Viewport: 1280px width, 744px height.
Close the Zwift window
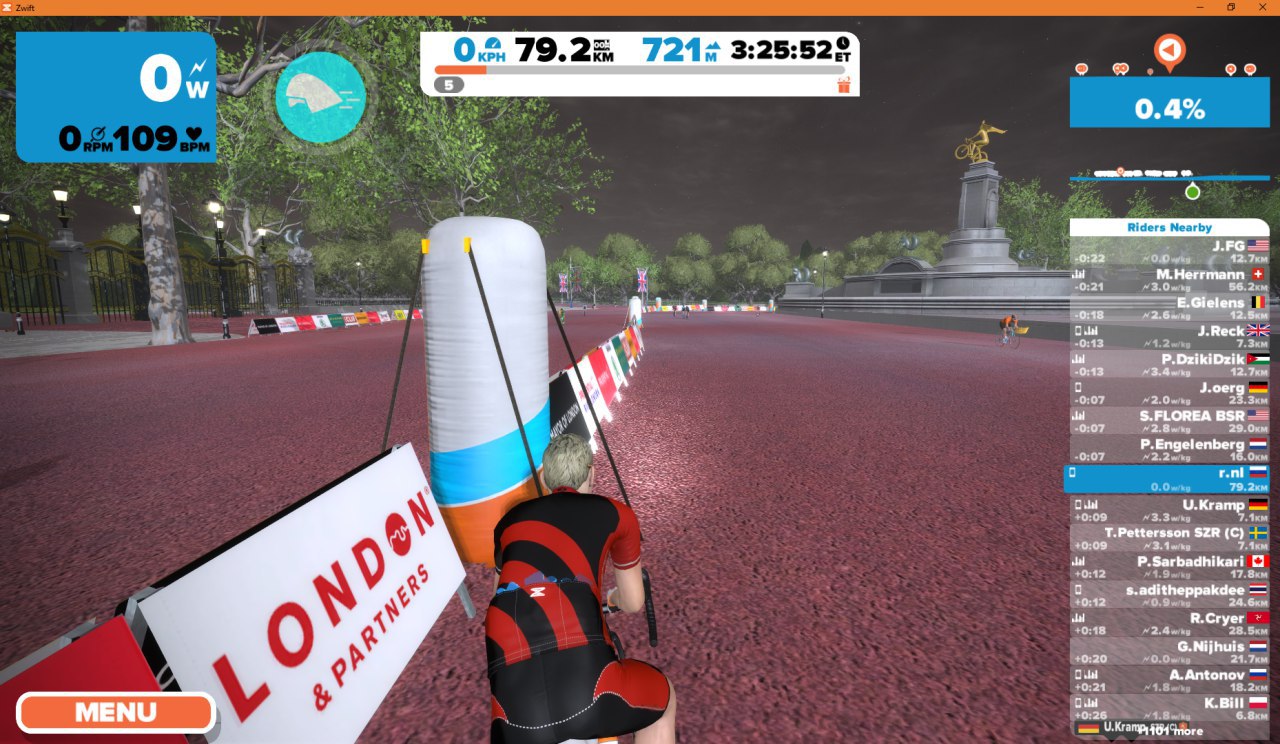click(x=1262, y=7)
